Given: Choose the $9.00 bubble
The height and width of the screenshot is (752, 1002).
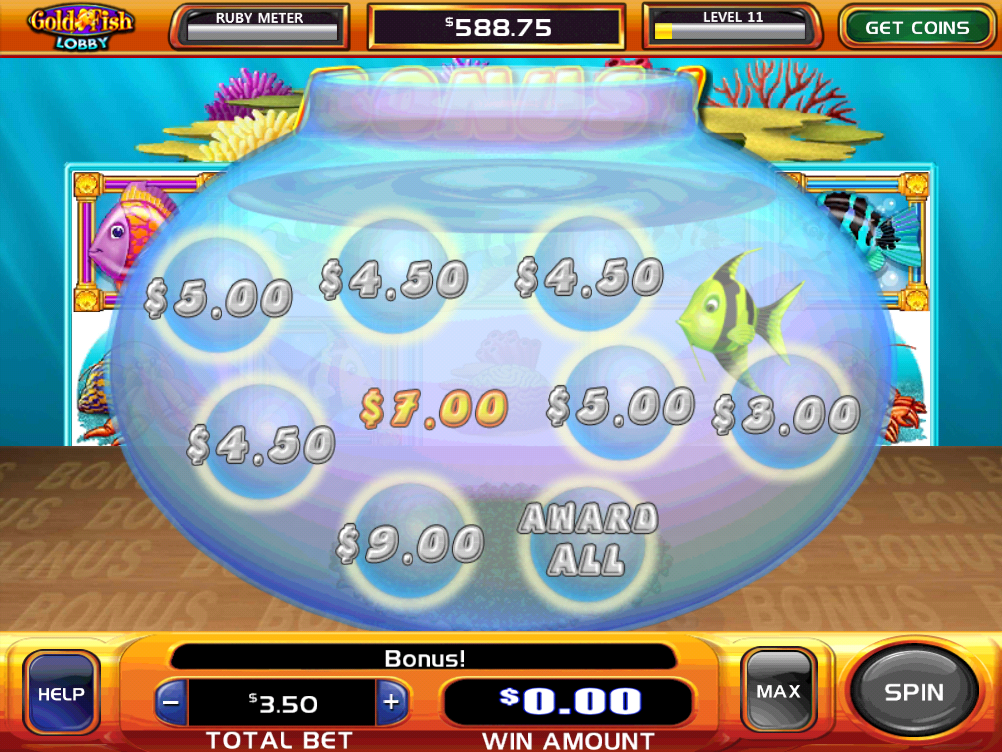Looking at the screenshot, I should (410, 544).
